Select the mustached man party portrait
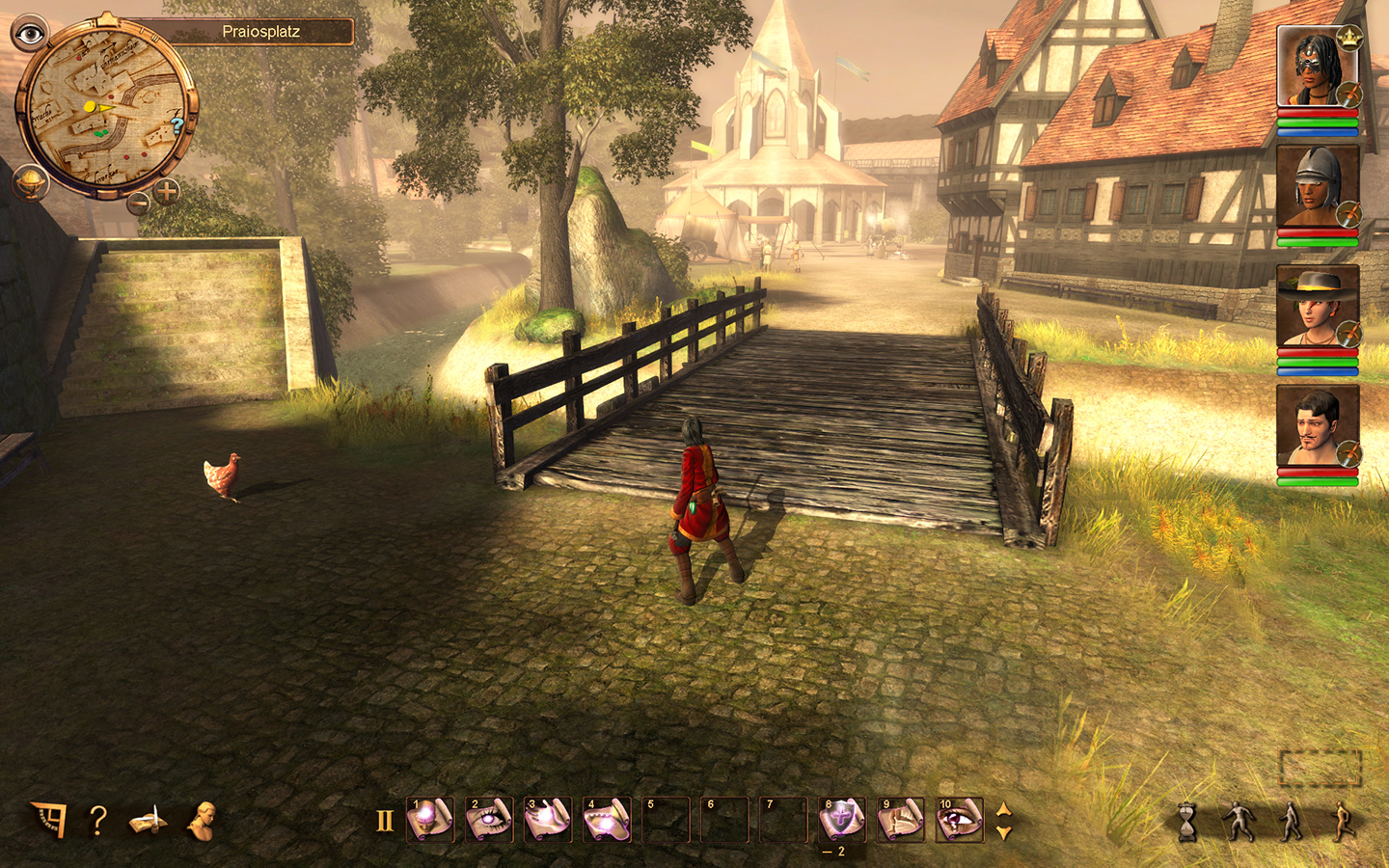 1317,425
